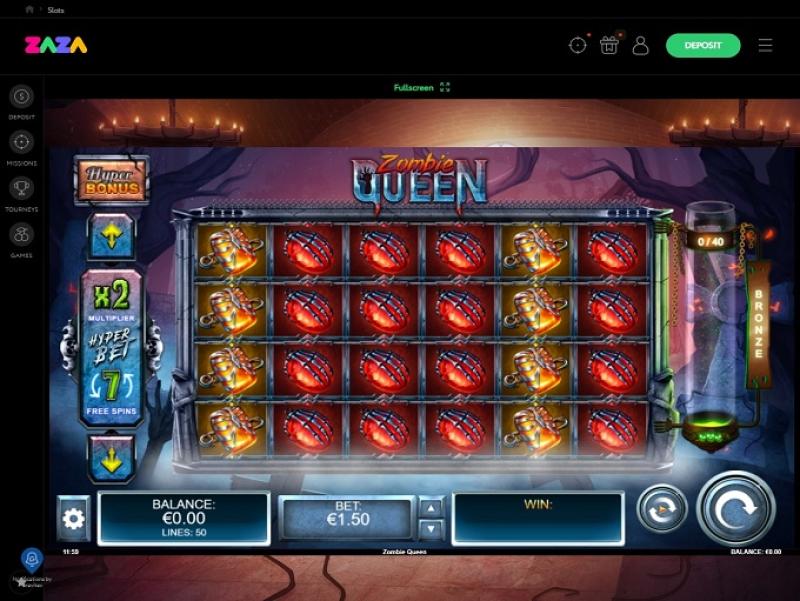
Task: Increase the bet amount with up arrow
Action: pyautogui.click(x=430, y=507)
